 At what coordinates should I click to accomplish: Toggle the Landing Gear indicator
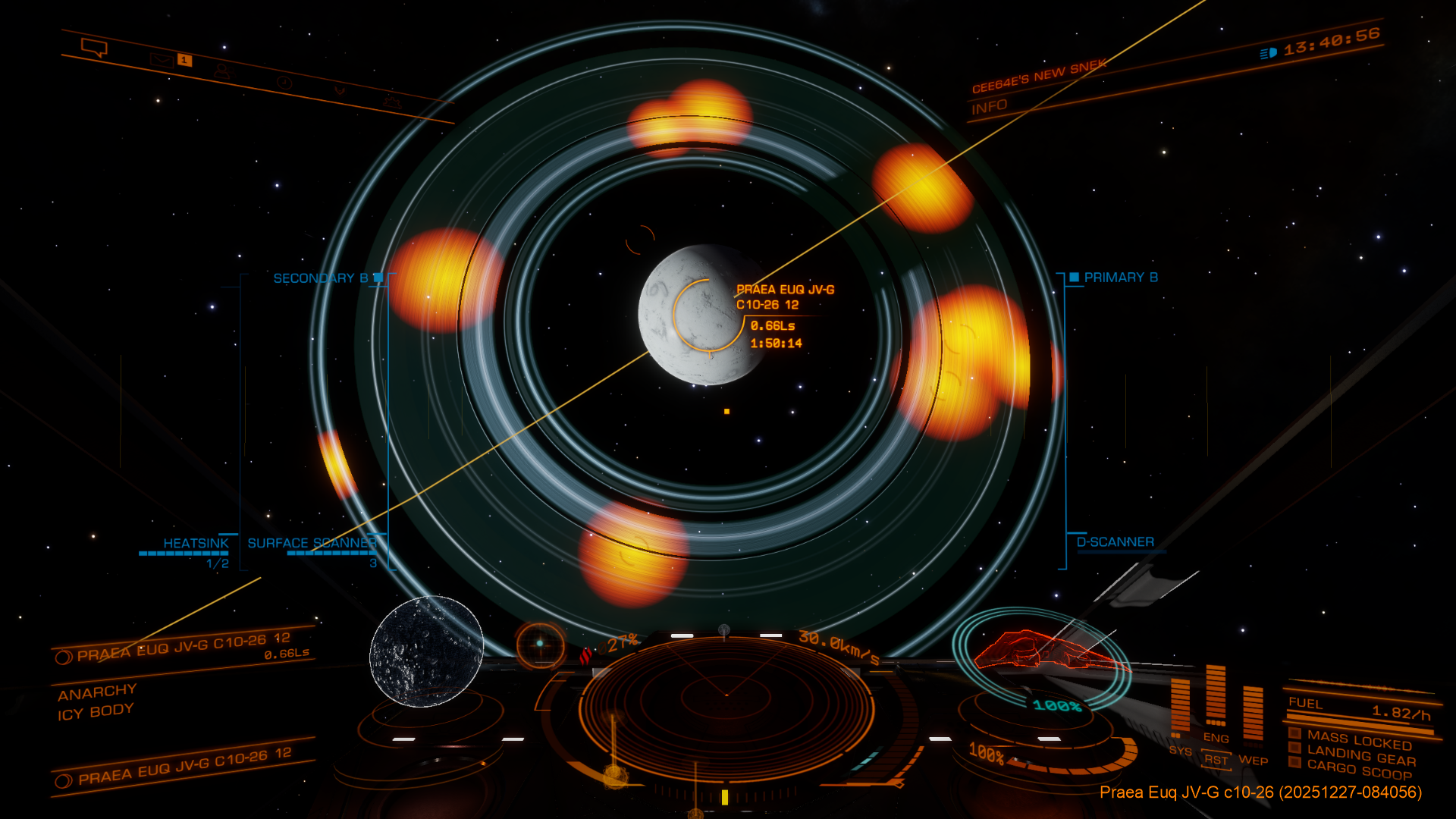point(1360,756)
